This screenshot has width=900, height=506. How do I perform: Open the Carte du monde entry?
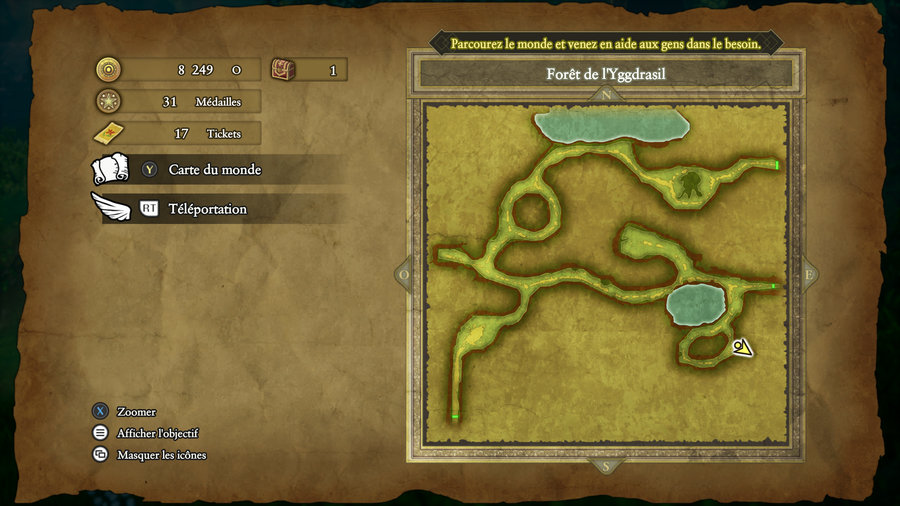click(x=214, y=170)
